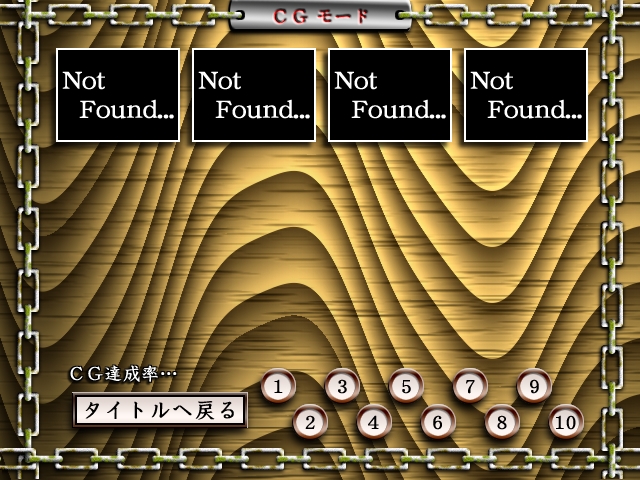Open CG page 1

pos(278,386)
